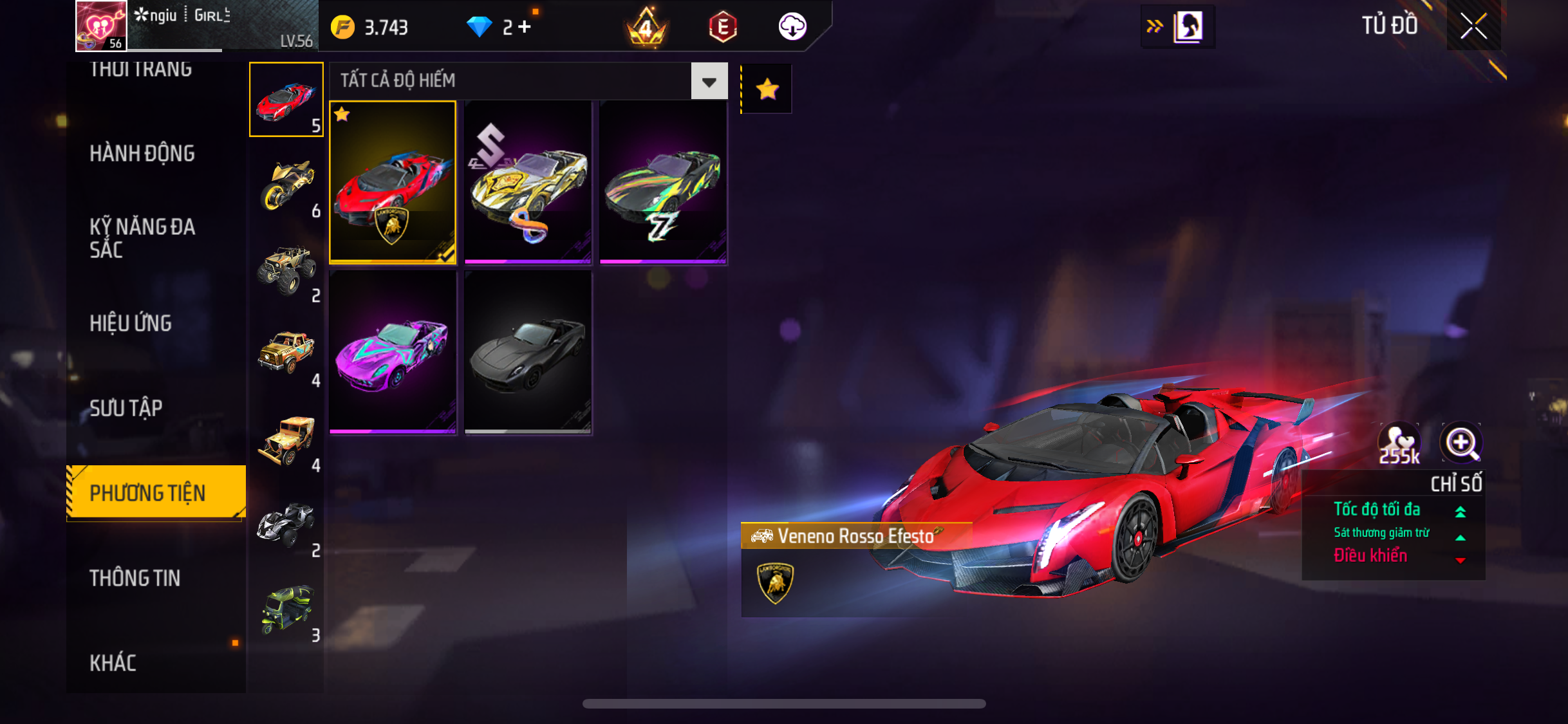Close the Tủ Đồ wardrobe screen

(x=1473, y=26)
